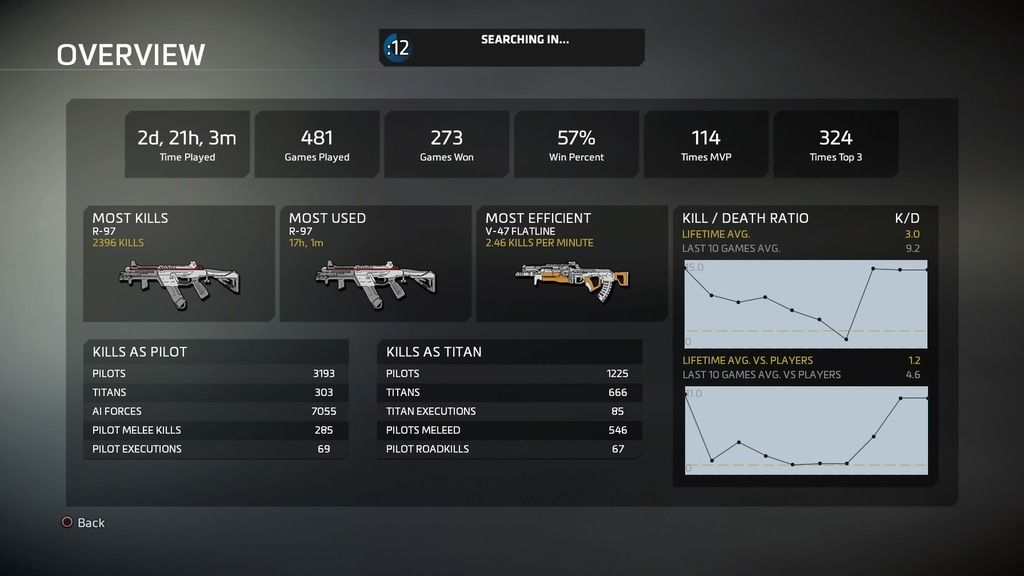Click the Searching In matchmaking banner
1024x576 pixels.
coord(511,47)
